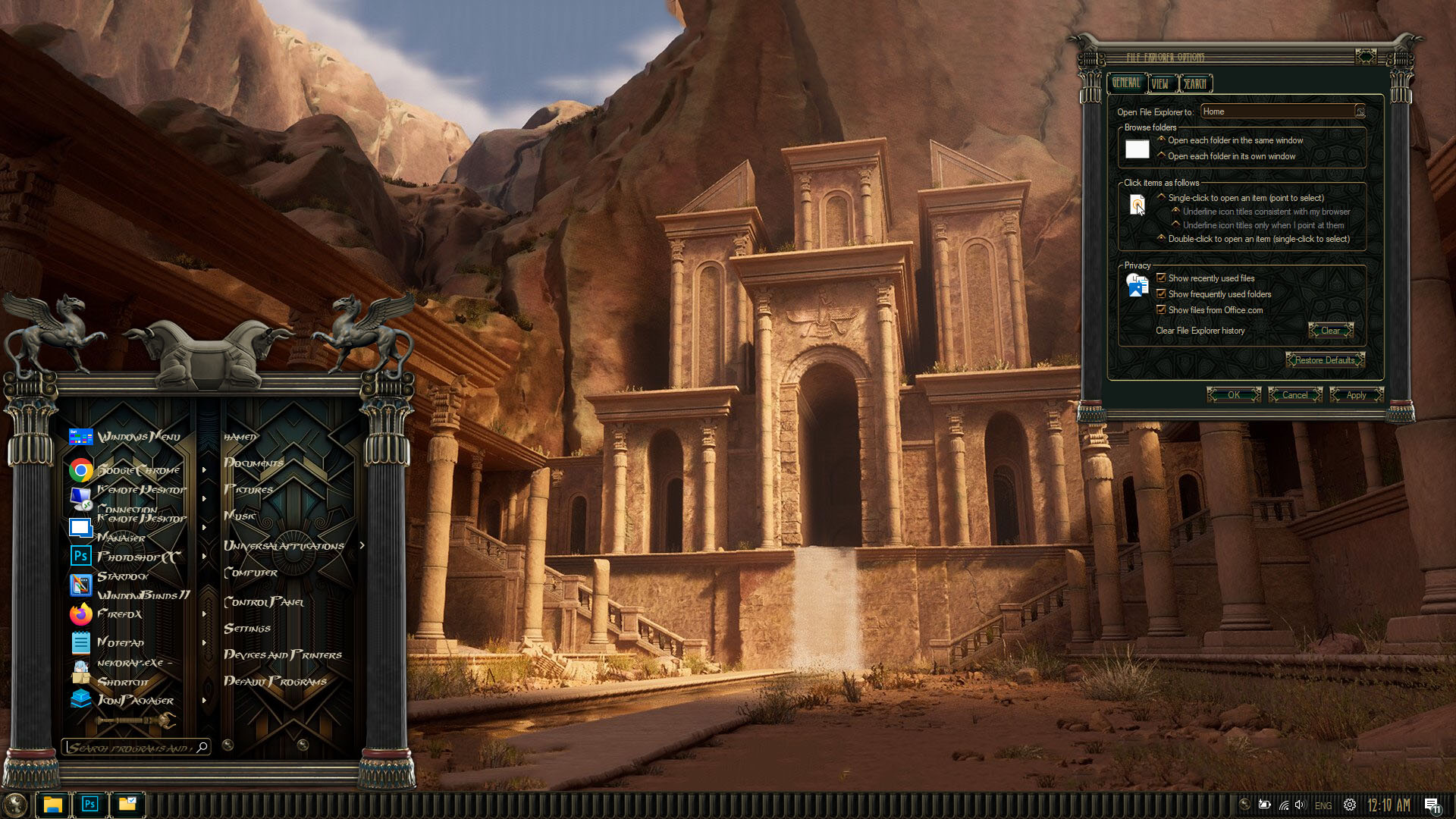
Task: Focus the search programs field
Action: point(129,748)
